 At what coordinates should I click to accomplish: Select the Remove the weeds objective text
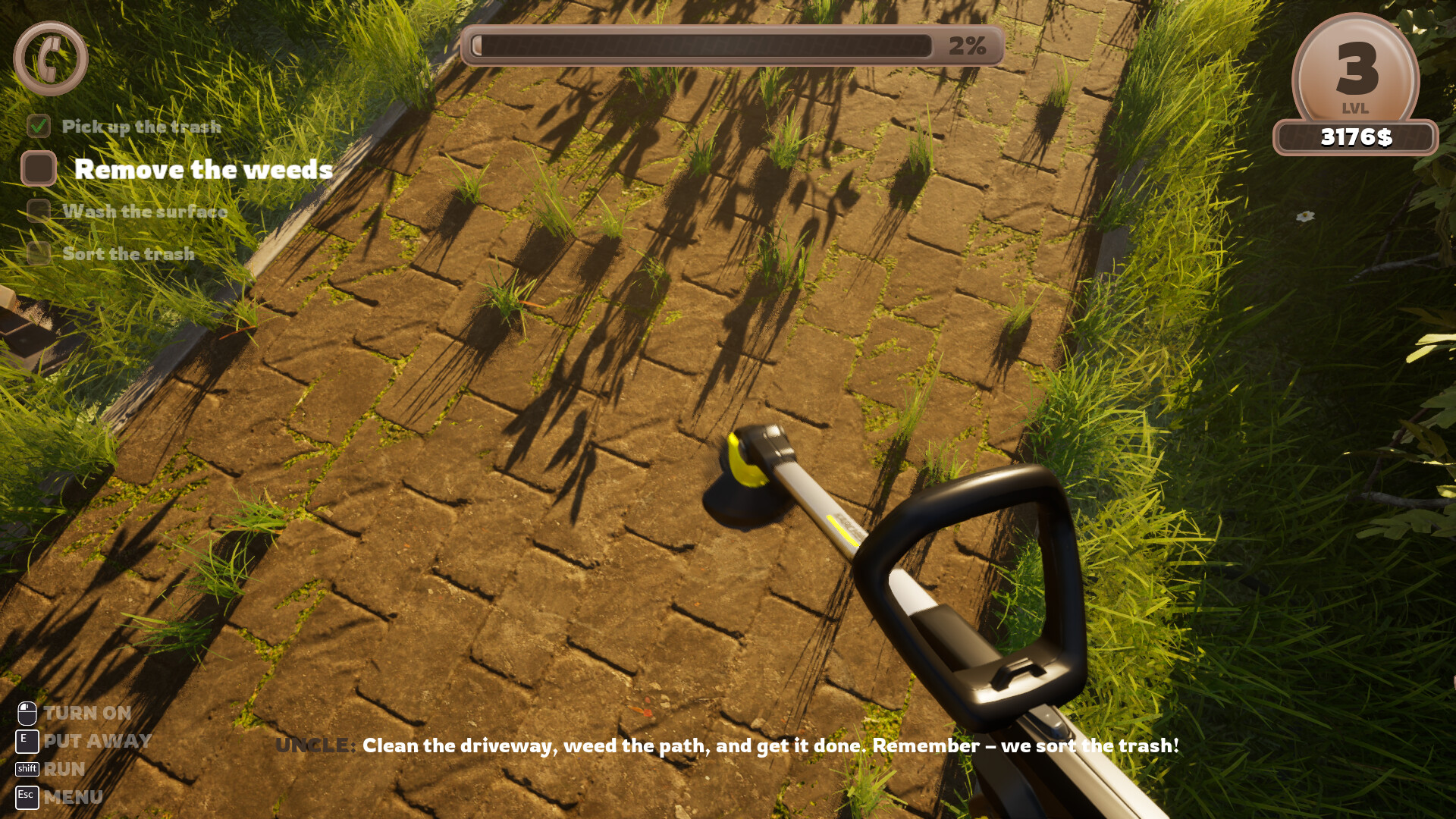pos(202,169)
